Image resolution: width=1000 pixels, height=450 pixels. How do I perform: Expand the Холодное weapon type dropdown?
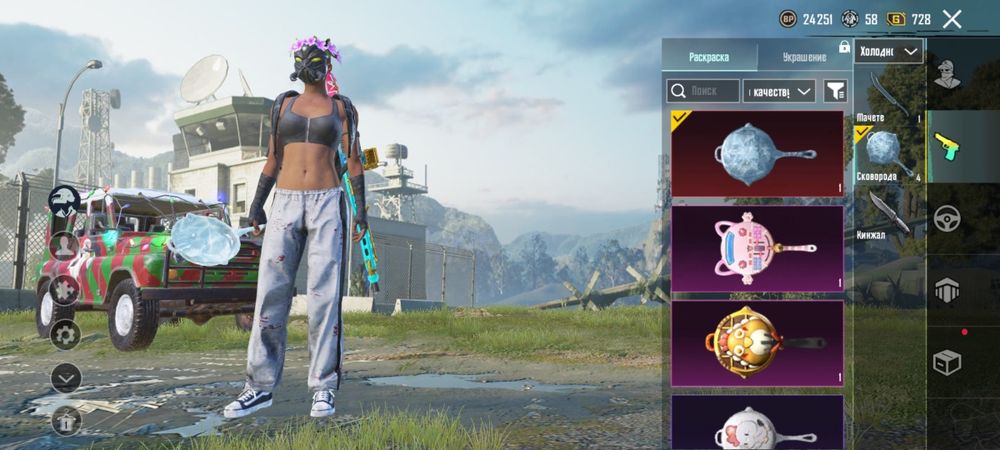tap(889, 51)
